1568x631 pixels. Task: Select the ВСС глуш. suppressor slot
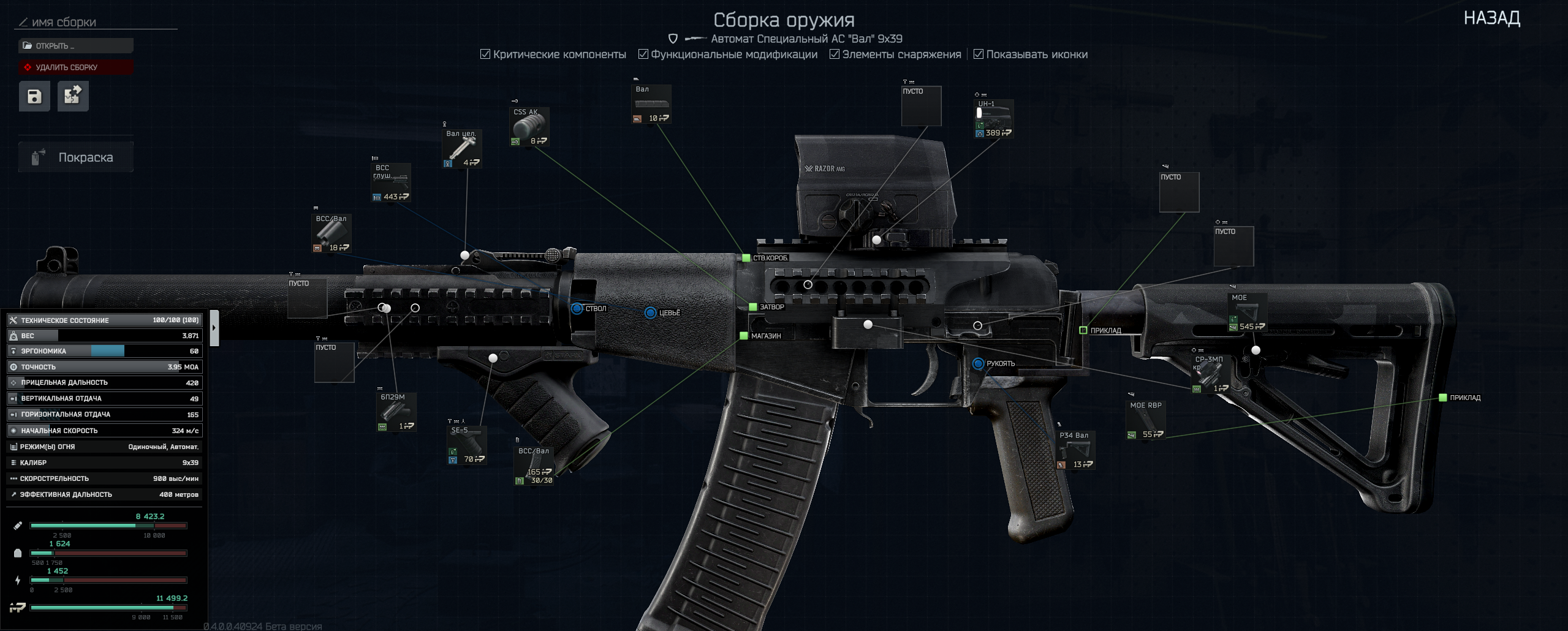[391, 183]
